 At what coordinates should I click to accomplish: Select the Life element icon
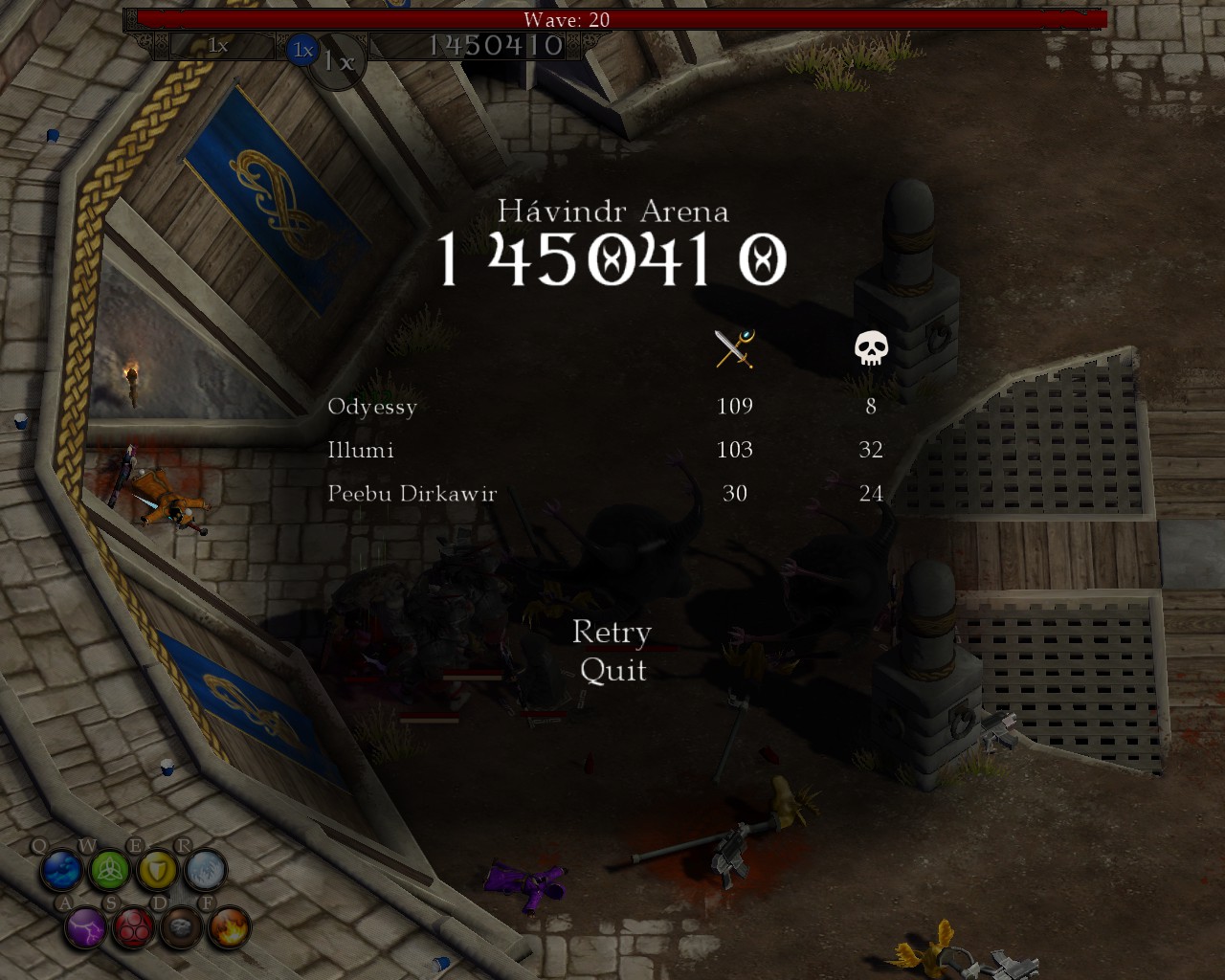tap(109, 869)
